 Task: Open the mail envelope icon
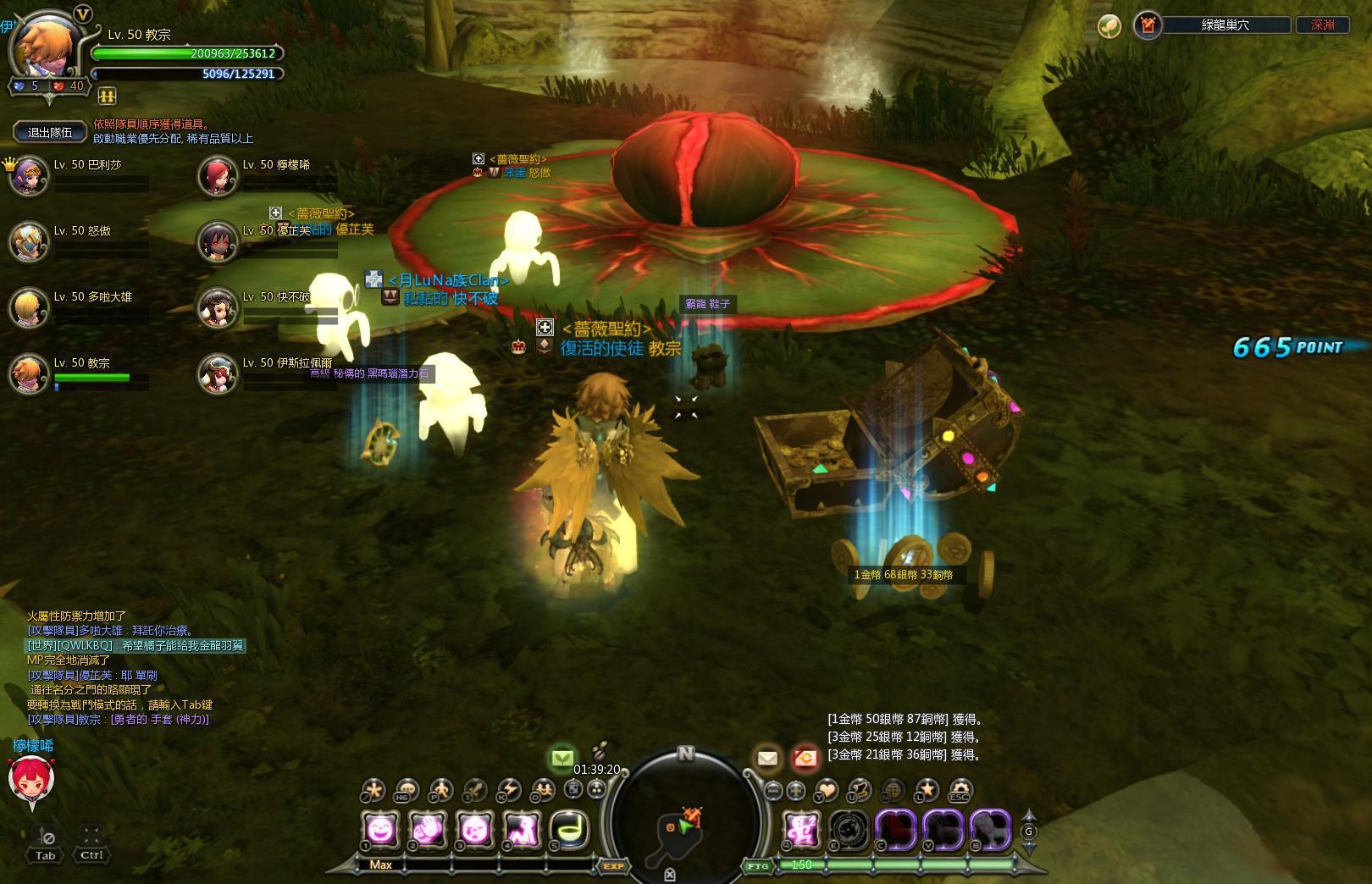pos(767,759)
